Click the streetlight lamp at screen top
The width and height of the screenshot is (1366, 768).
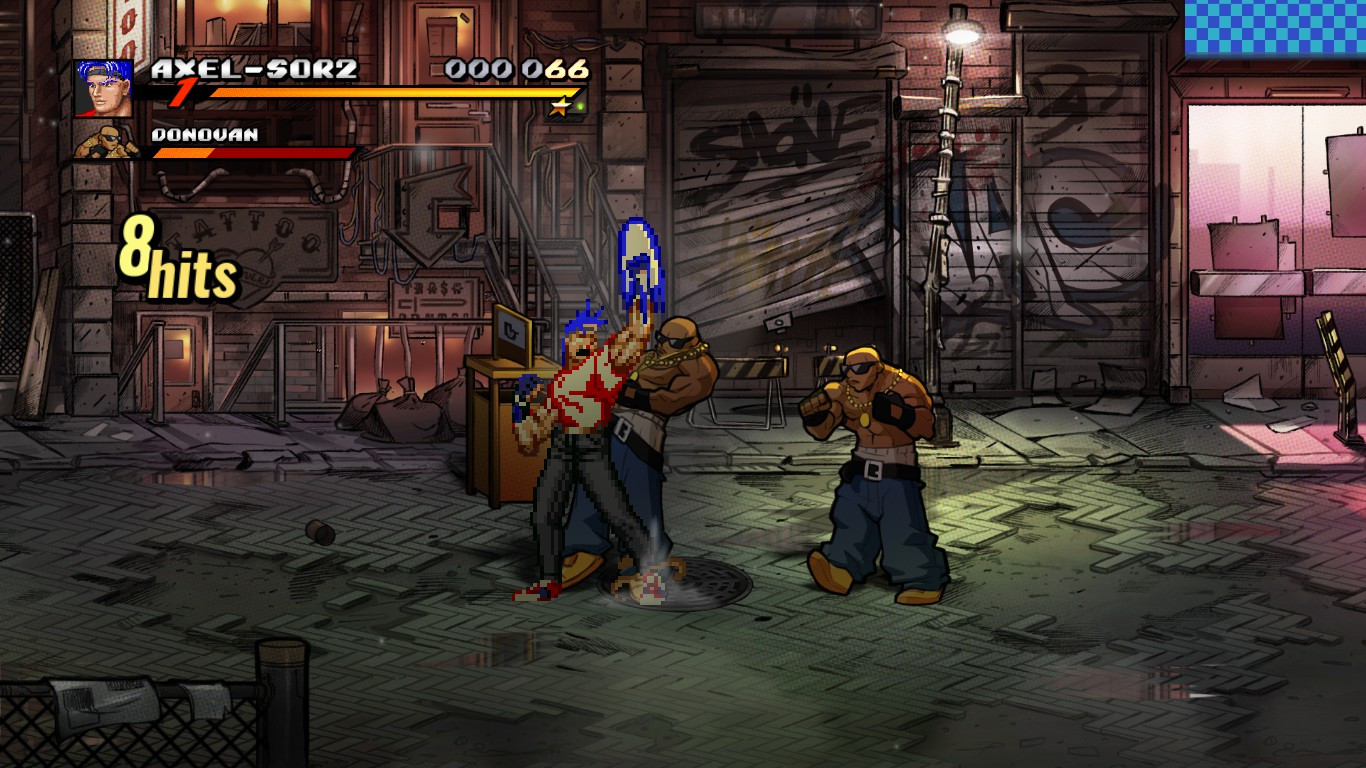point(961,33)
